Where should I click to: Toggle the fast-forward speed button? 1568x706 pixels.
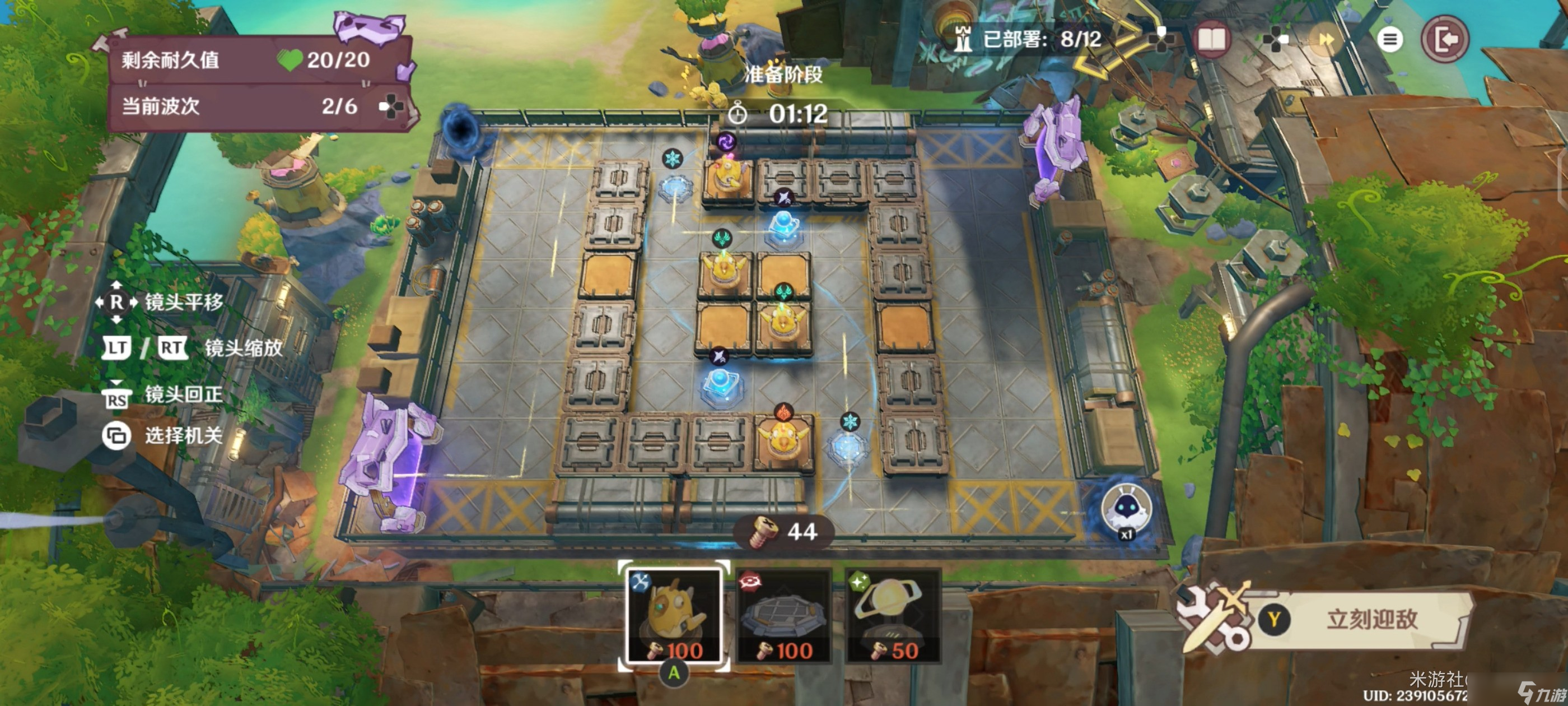click(1326, 40)
